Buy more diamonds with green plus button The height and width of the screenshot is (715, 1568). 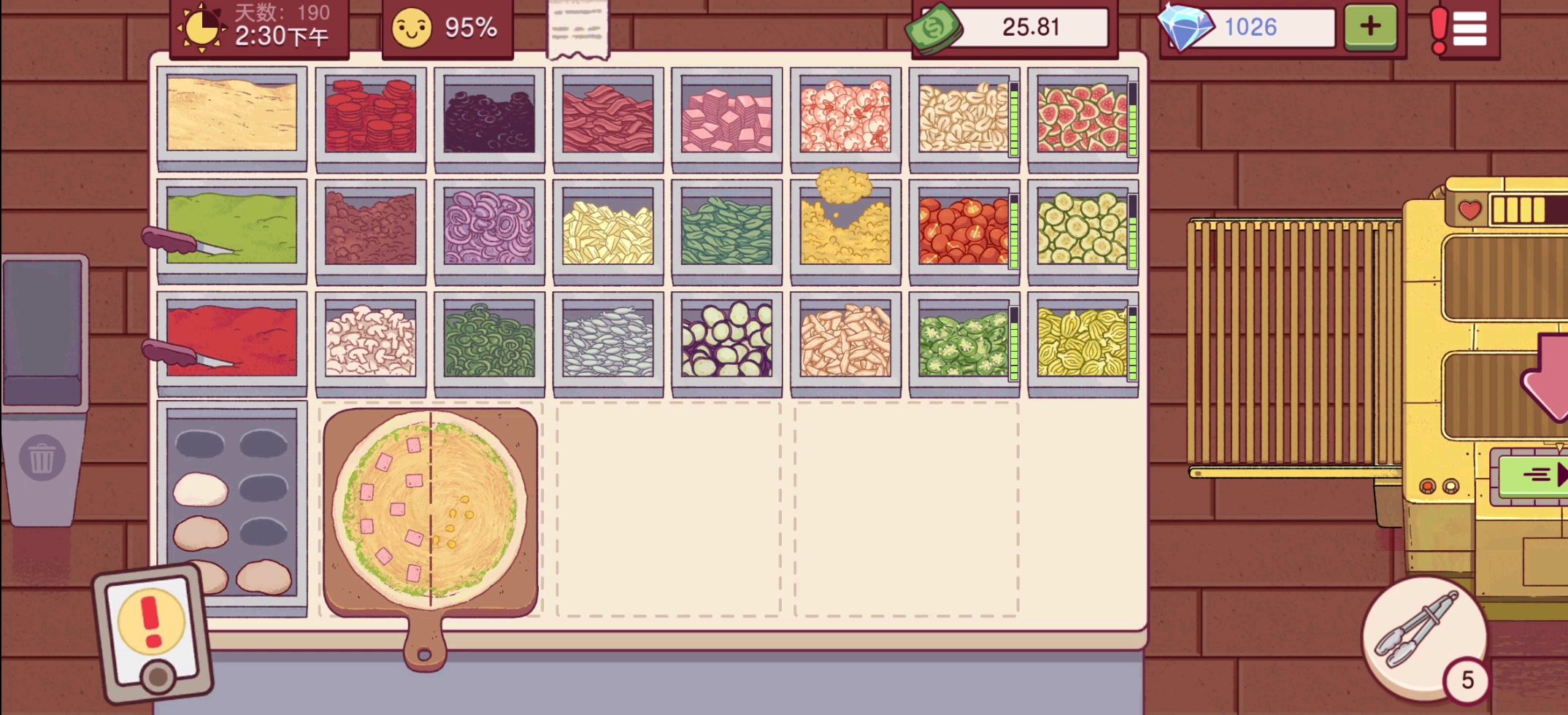(1370, 27)
